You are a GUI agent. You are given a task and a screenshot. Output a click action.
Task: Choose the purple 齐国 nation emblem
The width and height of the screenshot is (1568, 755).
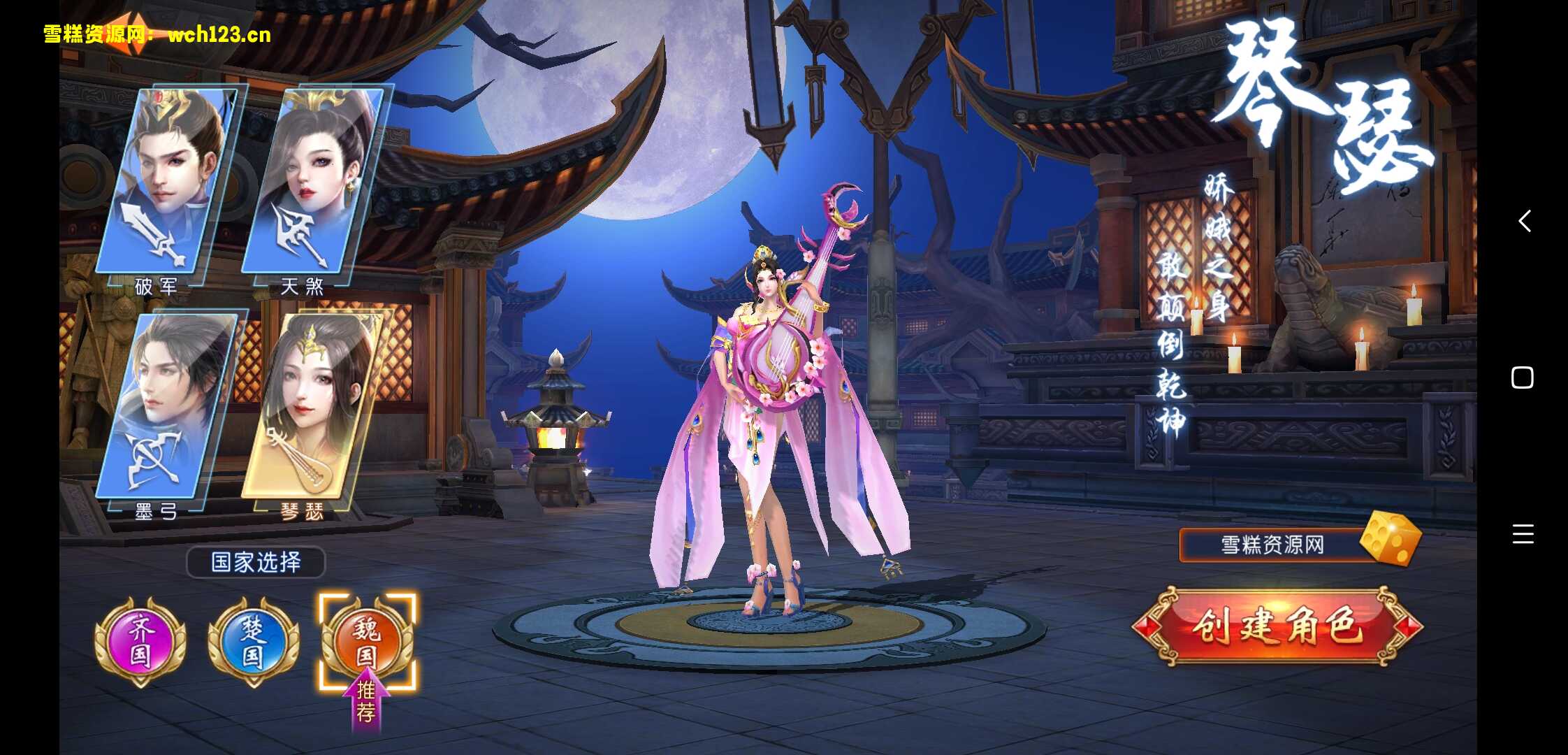point(140,641)
